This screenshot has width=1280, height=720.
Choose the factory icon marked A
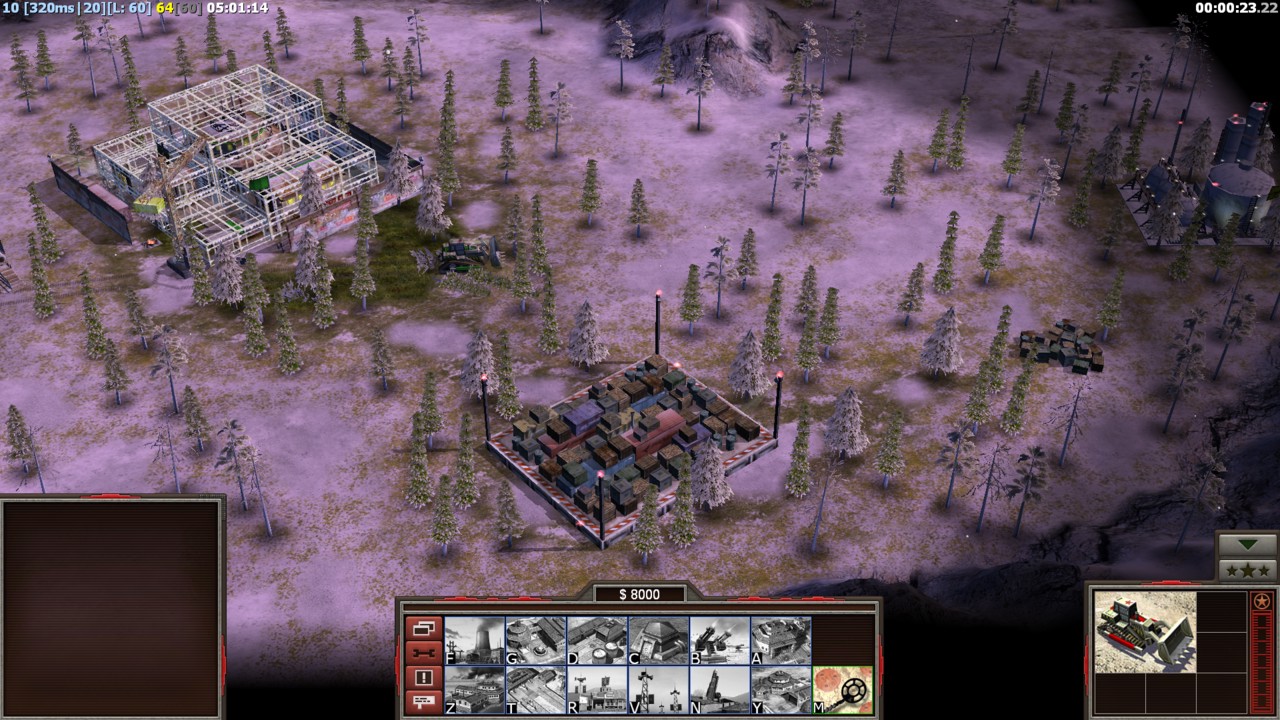(x=781, y=640)
